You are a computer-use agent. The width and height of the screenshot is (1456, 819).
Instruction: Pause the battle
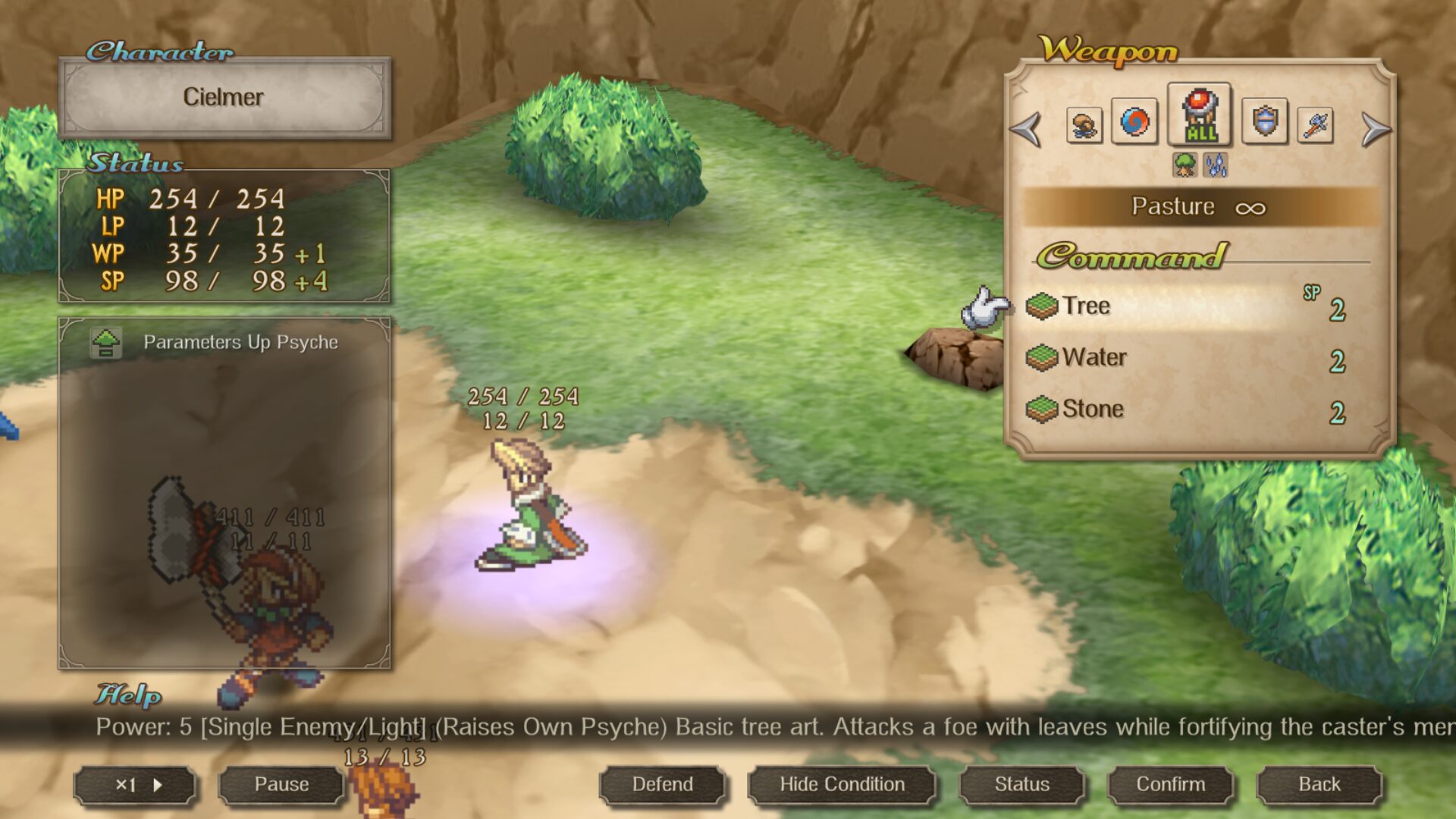coord(281,784)
